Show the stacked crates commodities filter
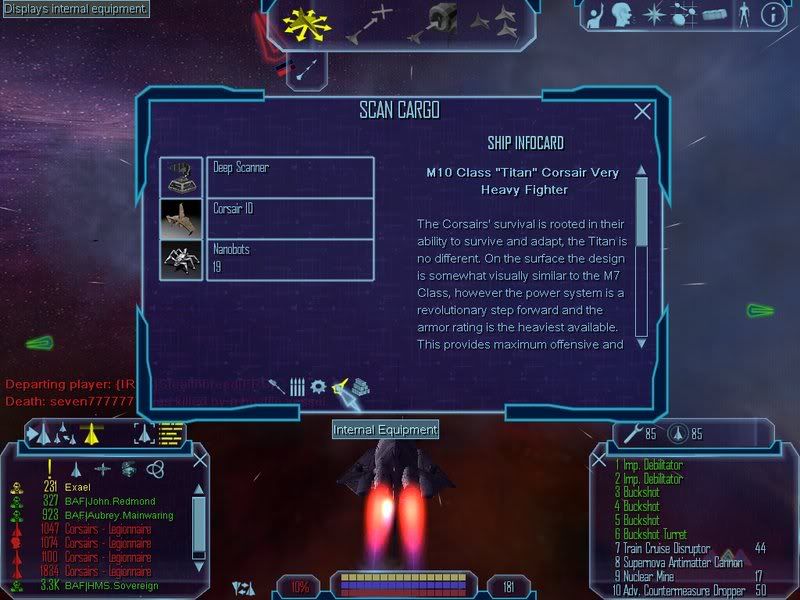This screenshot has width=800, height=600. [x=361, y=386]
